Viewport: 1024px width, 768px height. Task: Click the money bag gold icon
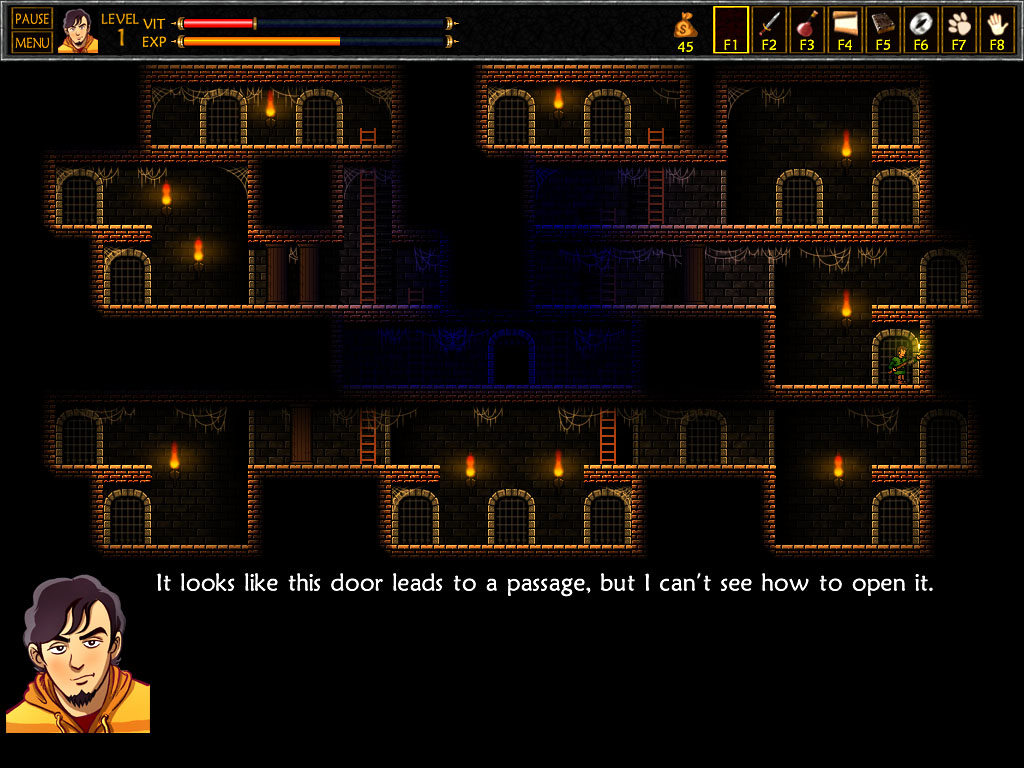coord(685,24)
